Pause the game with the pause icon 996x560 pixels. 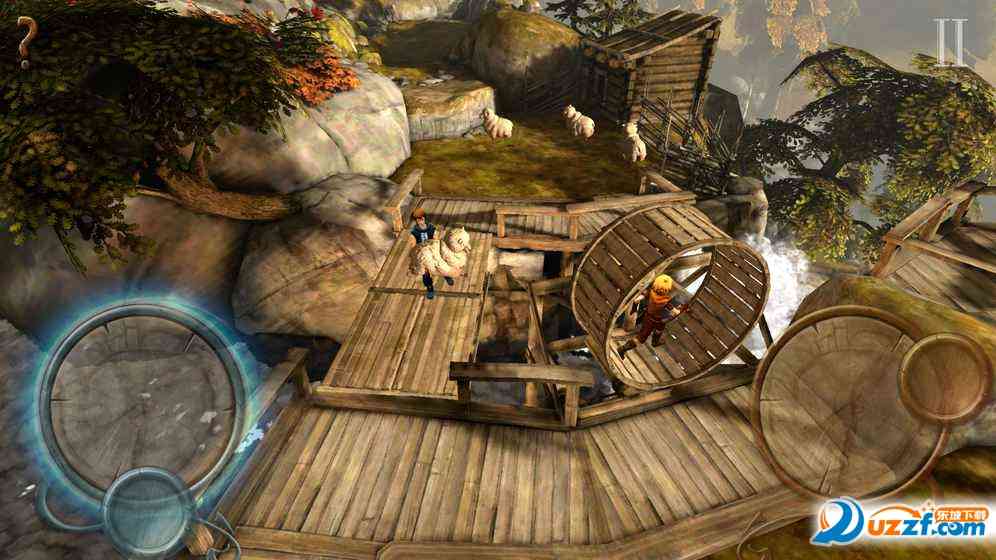(x=953, y=43)
